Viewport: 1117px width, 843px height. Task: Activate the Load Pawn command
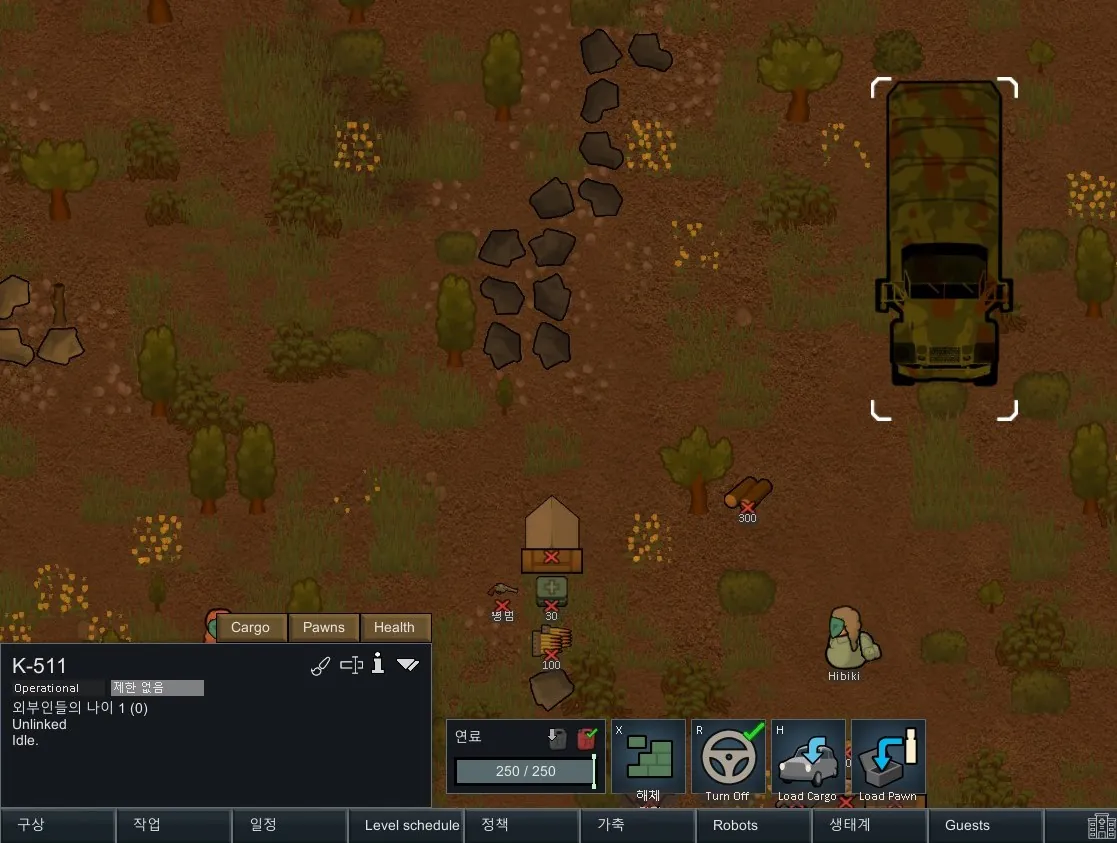[887, 757]
